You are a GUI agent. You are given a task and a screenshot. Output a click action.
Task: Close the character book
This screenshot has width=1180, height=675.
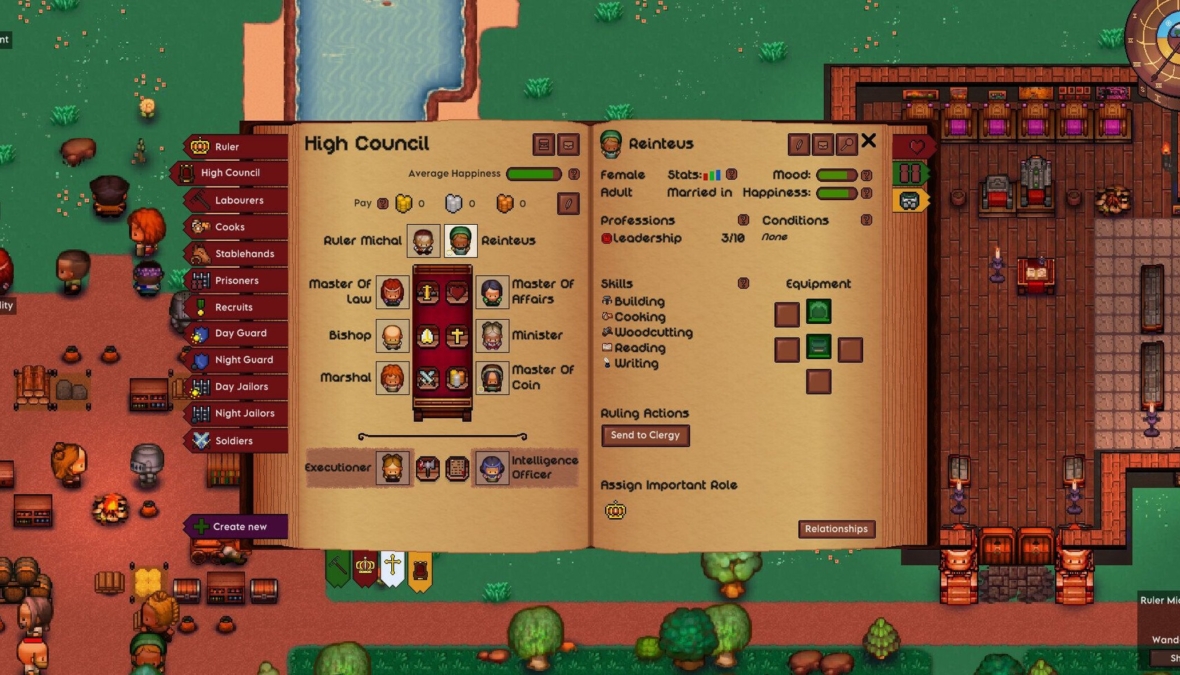point(868,142)
